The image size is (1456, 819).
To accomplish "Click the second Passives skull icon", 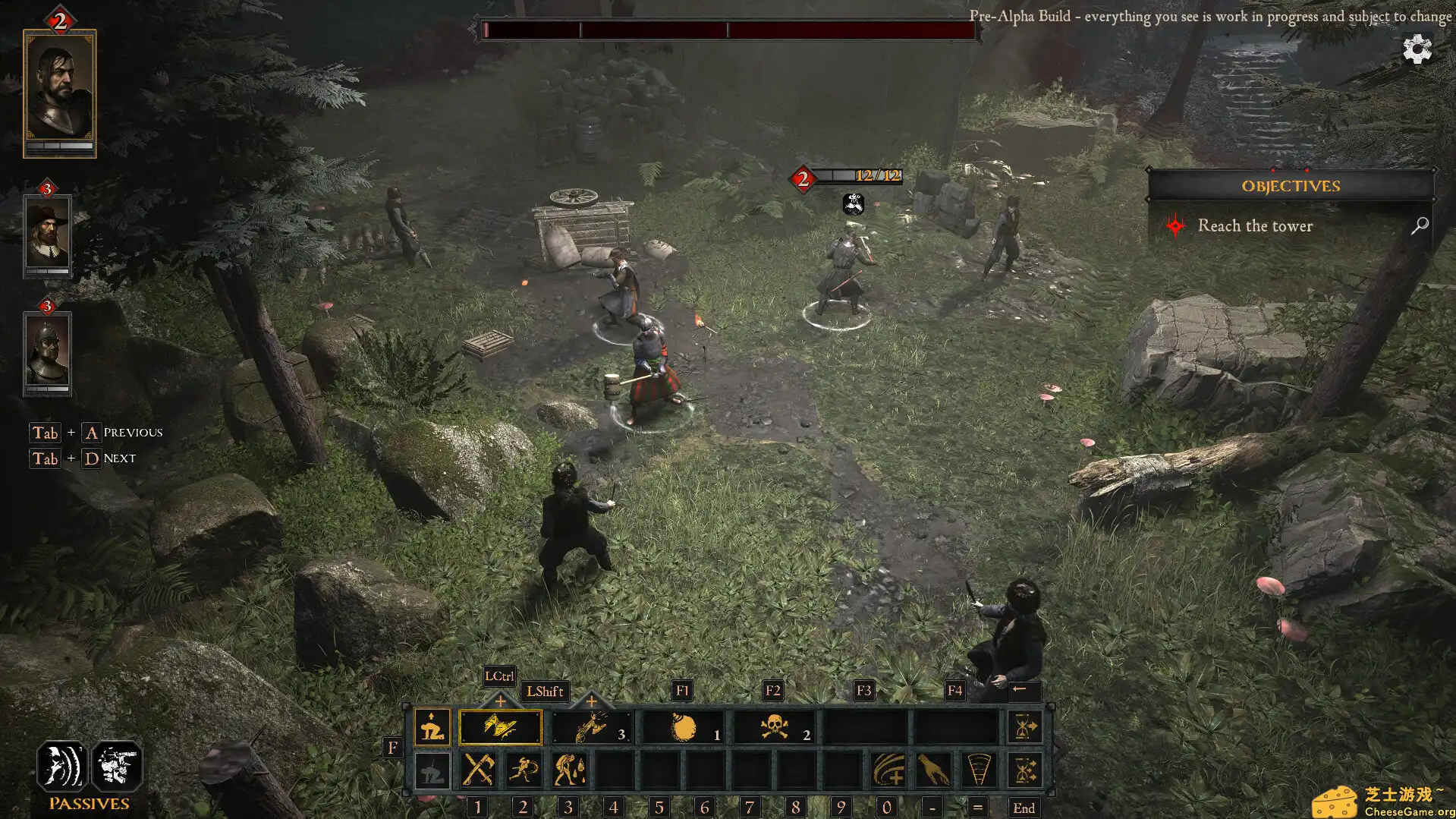I will [x=116, y=767].
